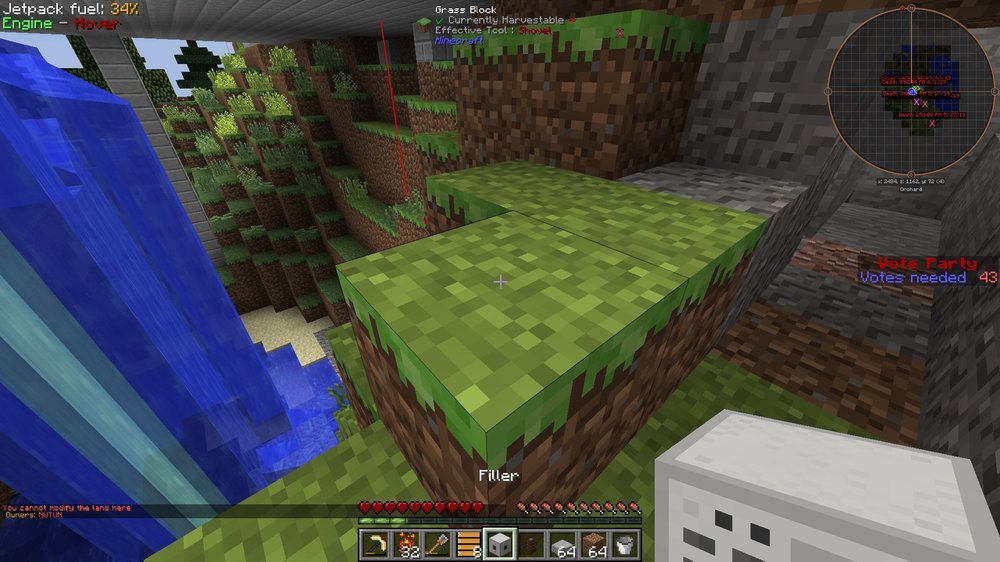Click the orange X waypoint on minimap
Image resolution: width=1000 pixels, height=562 pixels.
point(926,104)
